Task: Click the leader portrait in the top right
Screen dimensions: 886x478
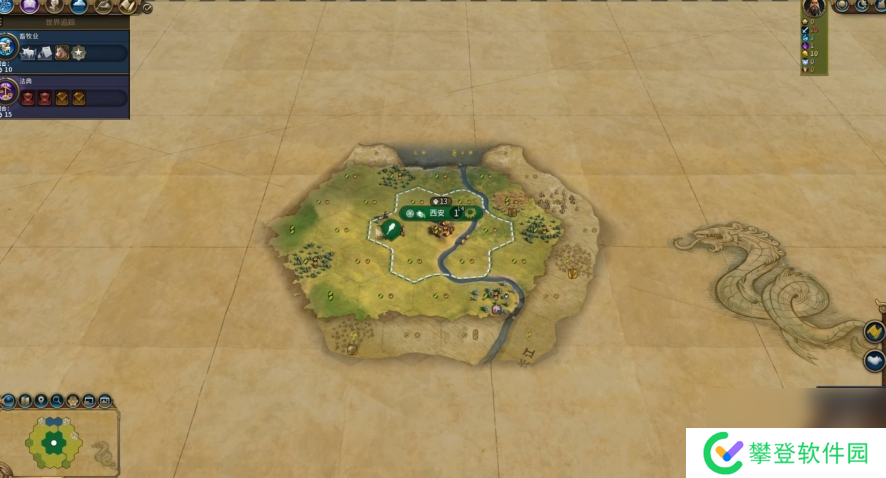Action: [x=813, y=7]
